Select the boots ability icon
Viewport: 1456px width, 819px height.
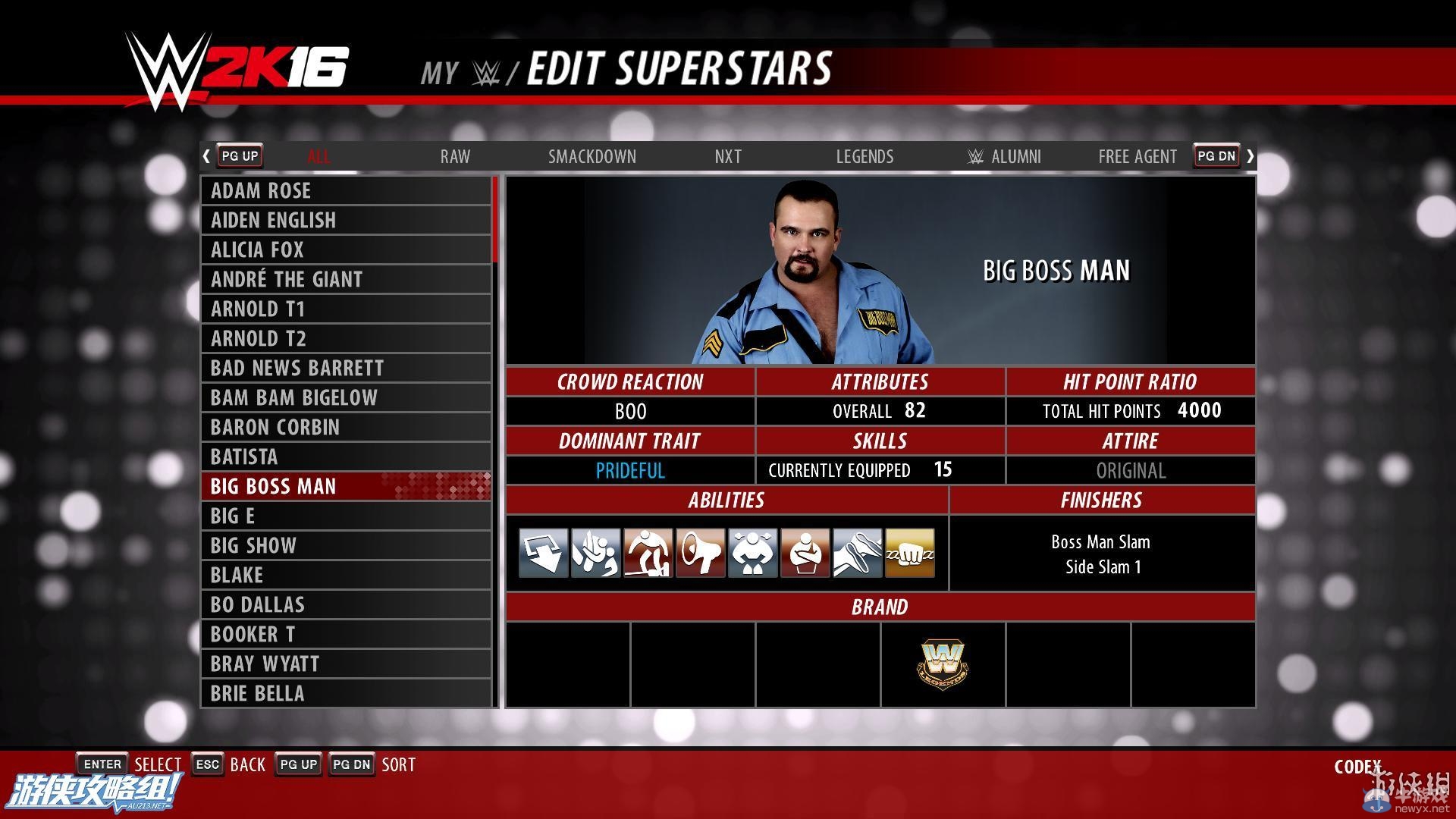857,553
